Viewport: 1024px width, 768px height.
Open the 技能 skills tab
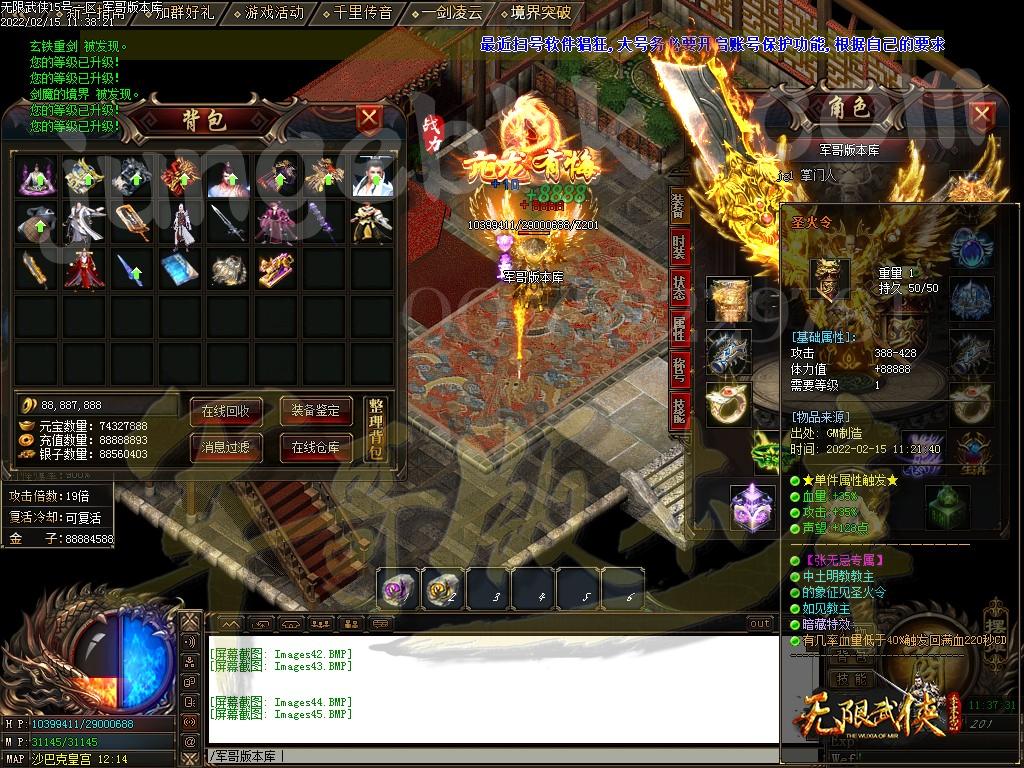pos(679,409)
